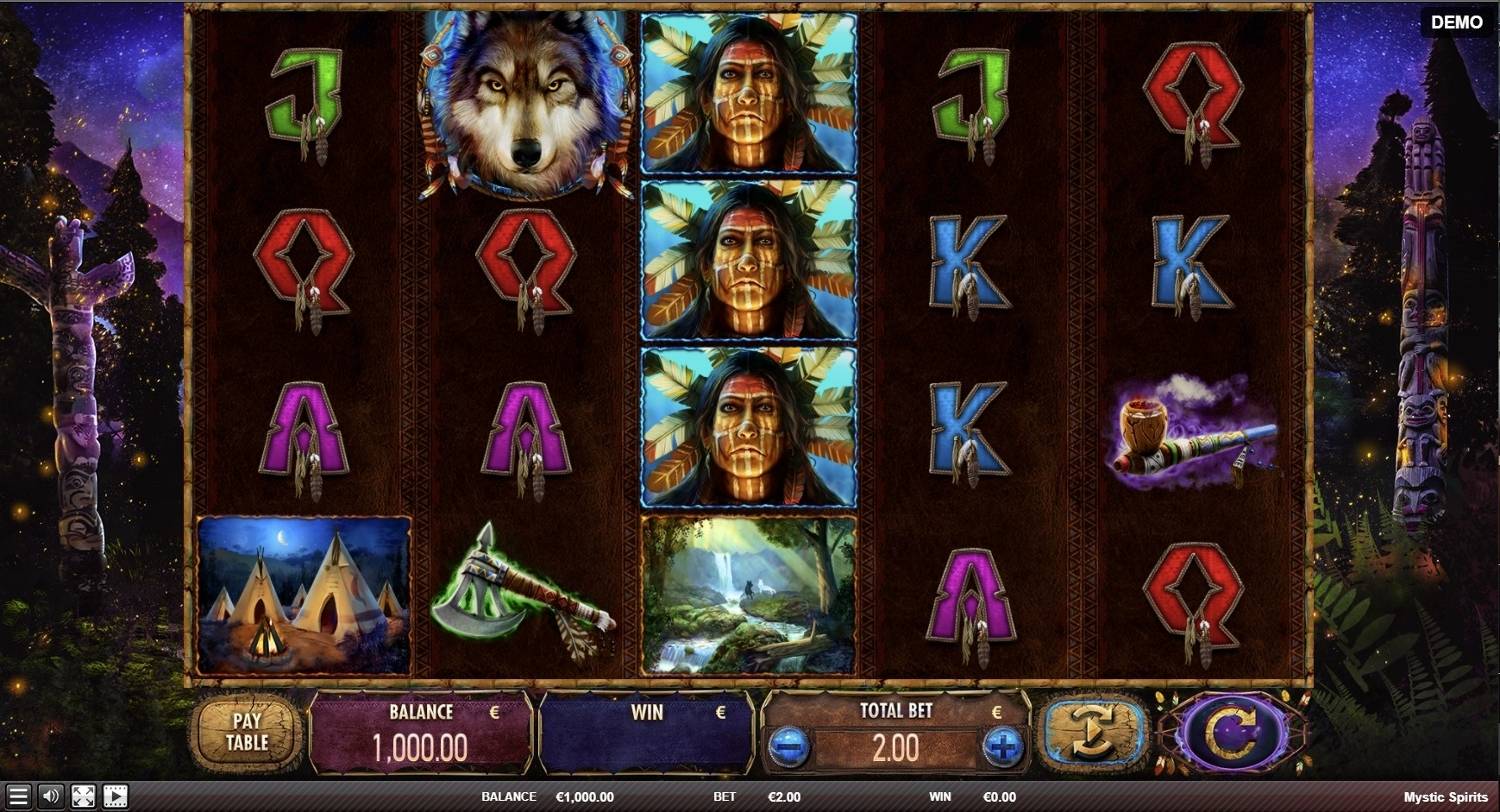Start autoplay with the wooden arrows button
Screen dimensions: 1500x812
pos(1093,733)
